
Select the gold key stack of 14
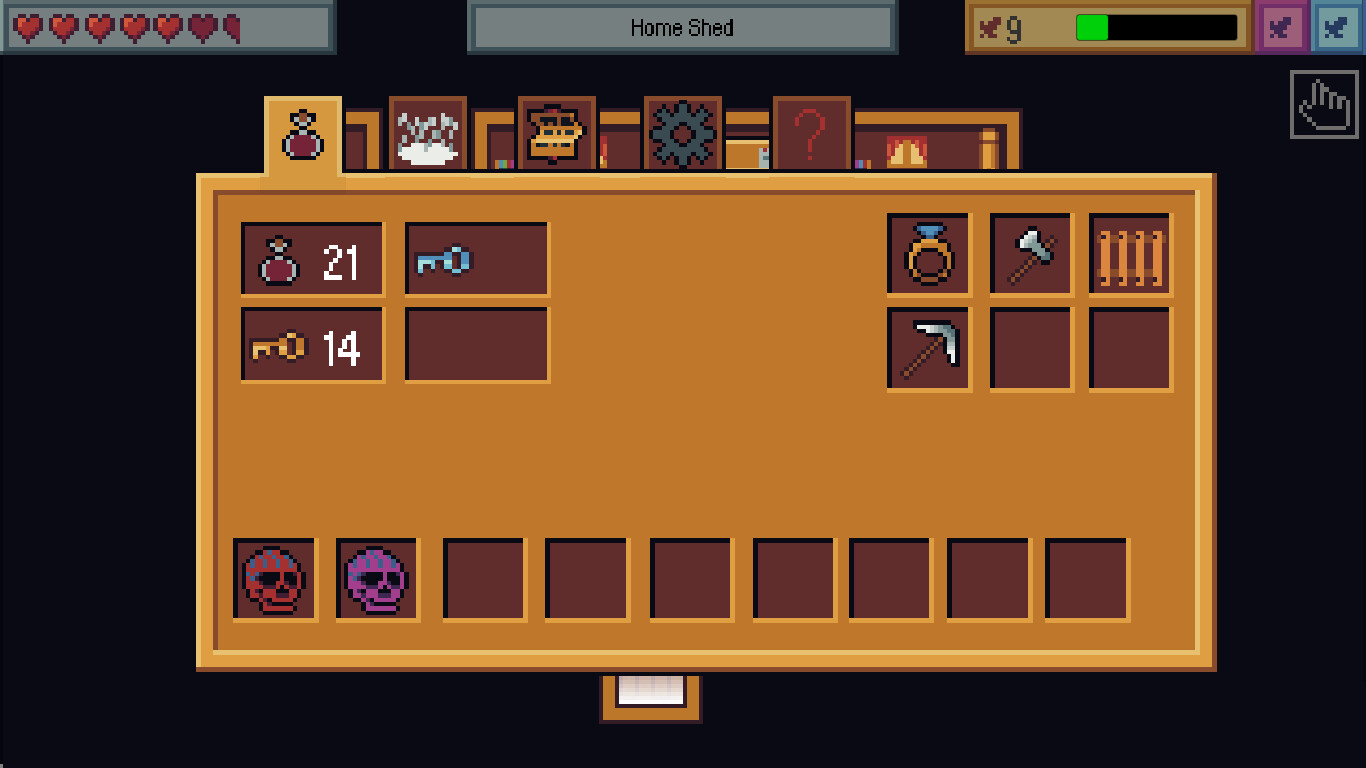tap(311, 344)
